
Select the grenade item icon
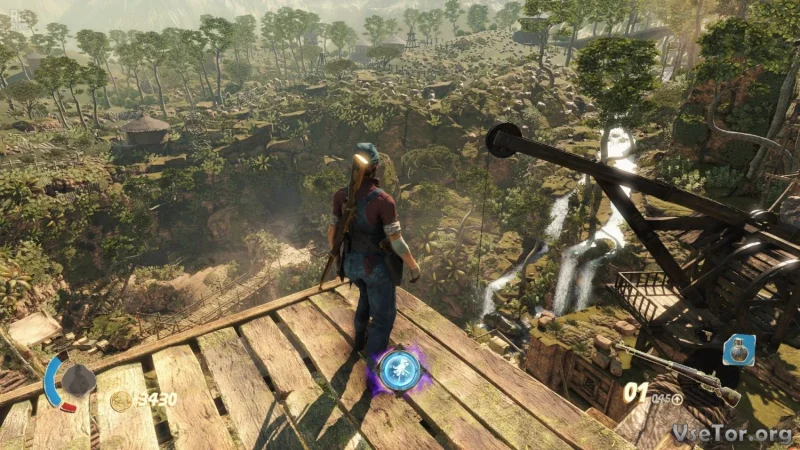[x=738, y=350]
